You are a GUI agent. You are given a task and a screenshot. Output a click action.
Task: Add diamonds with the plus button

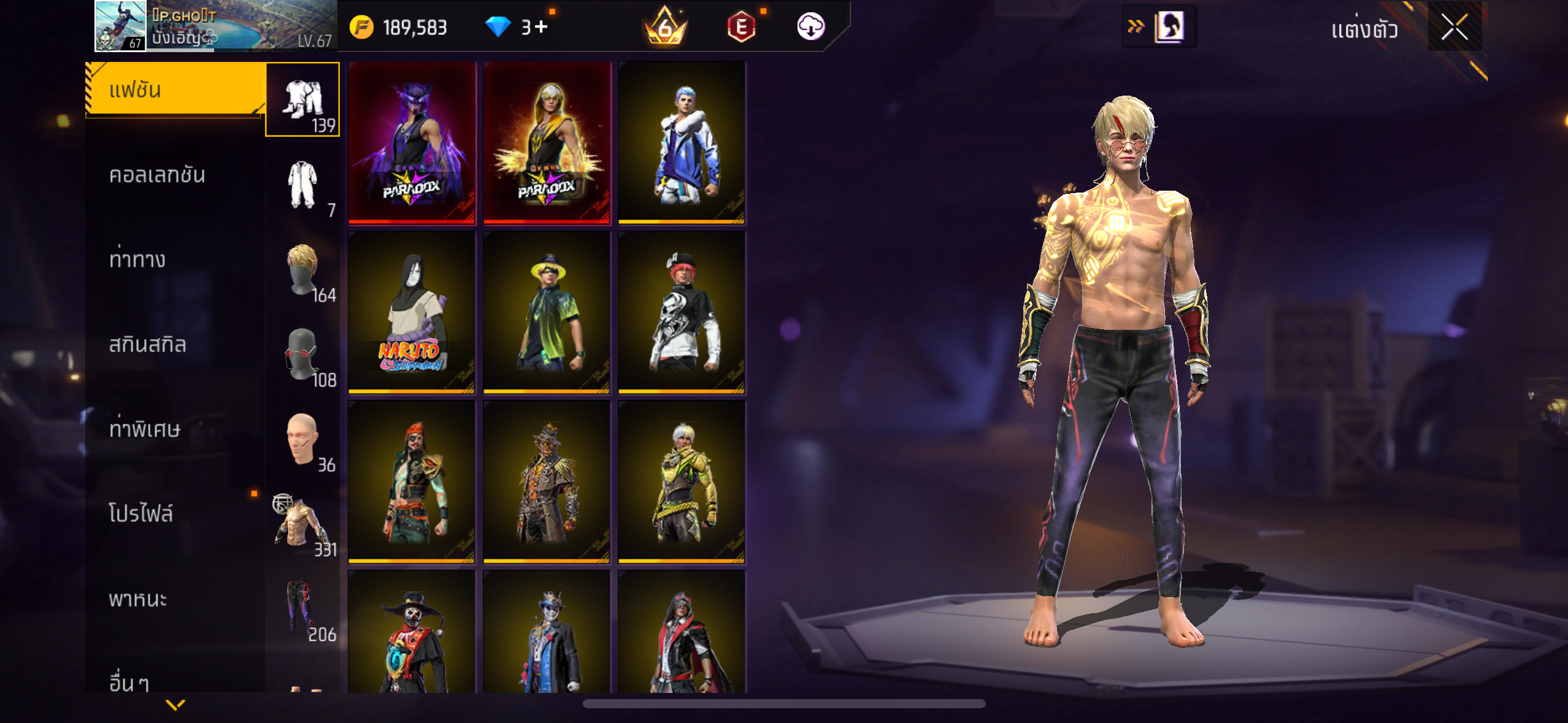click(540, 27)
